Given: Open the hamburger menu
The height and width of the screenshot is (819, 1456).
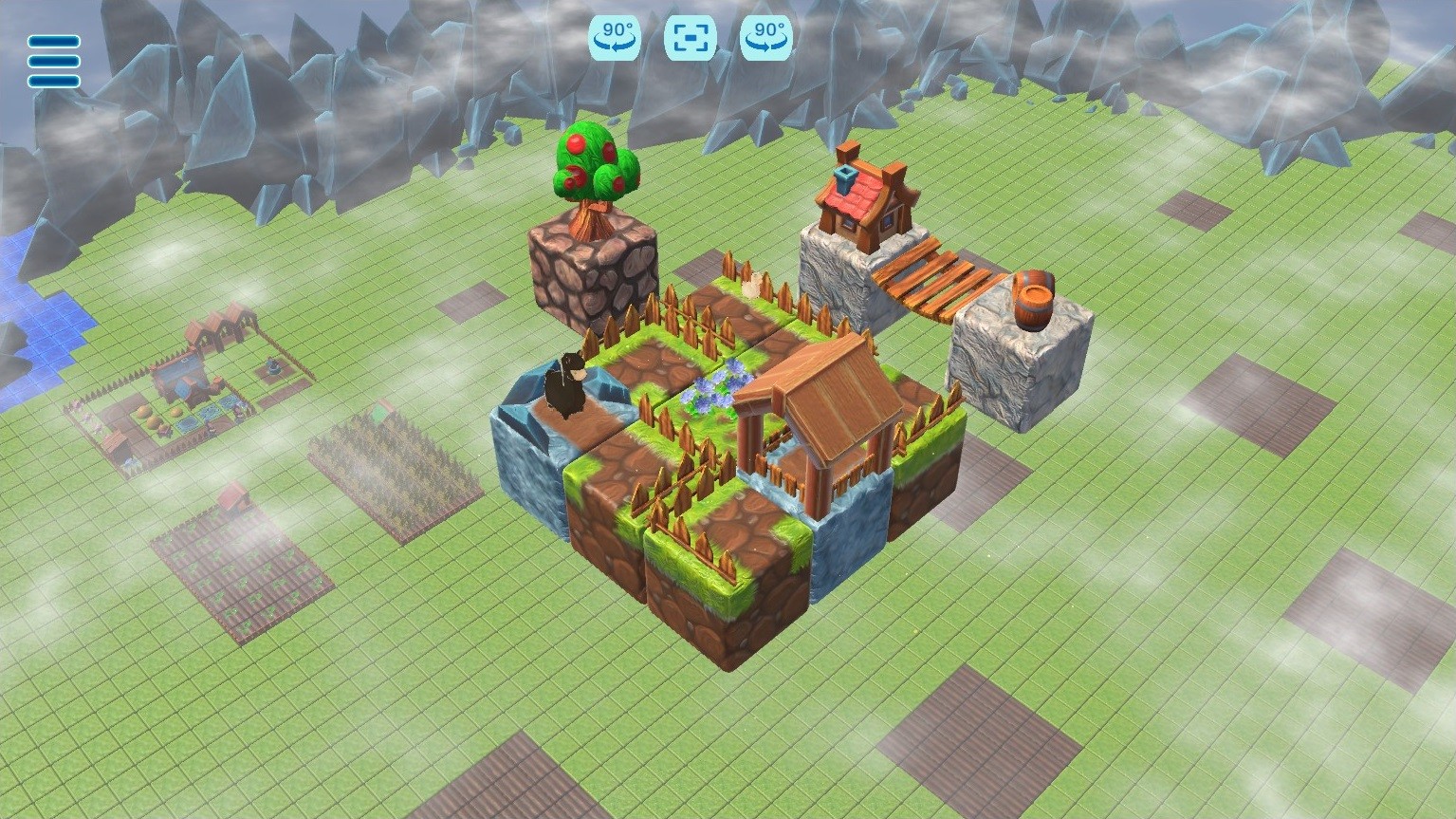Looking at the screenshot, I should tap(53, 60).
